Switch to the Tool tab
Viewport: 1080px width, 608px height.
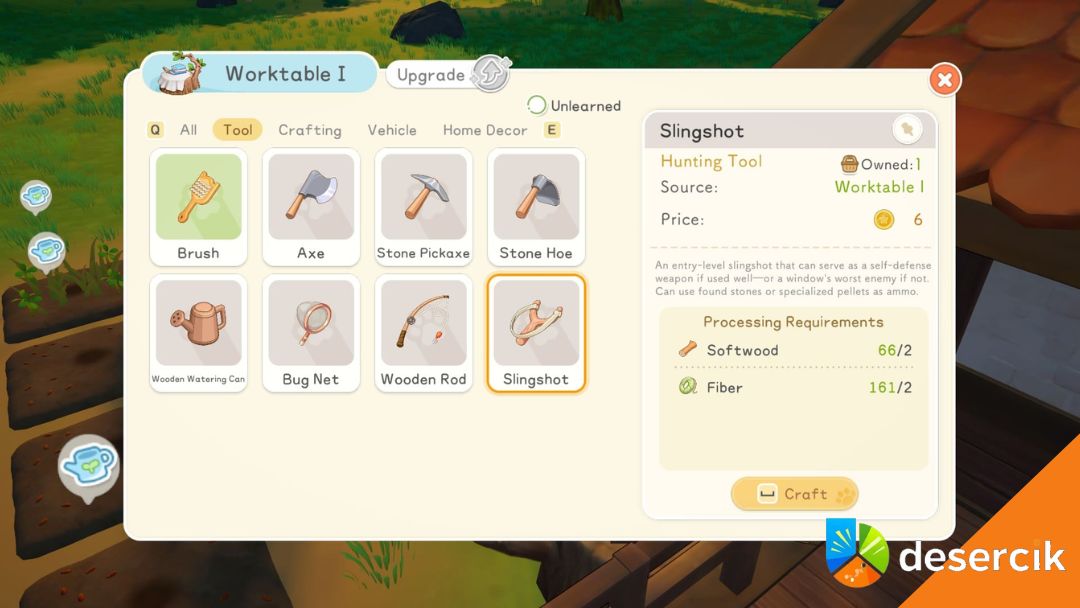point(237,130)
